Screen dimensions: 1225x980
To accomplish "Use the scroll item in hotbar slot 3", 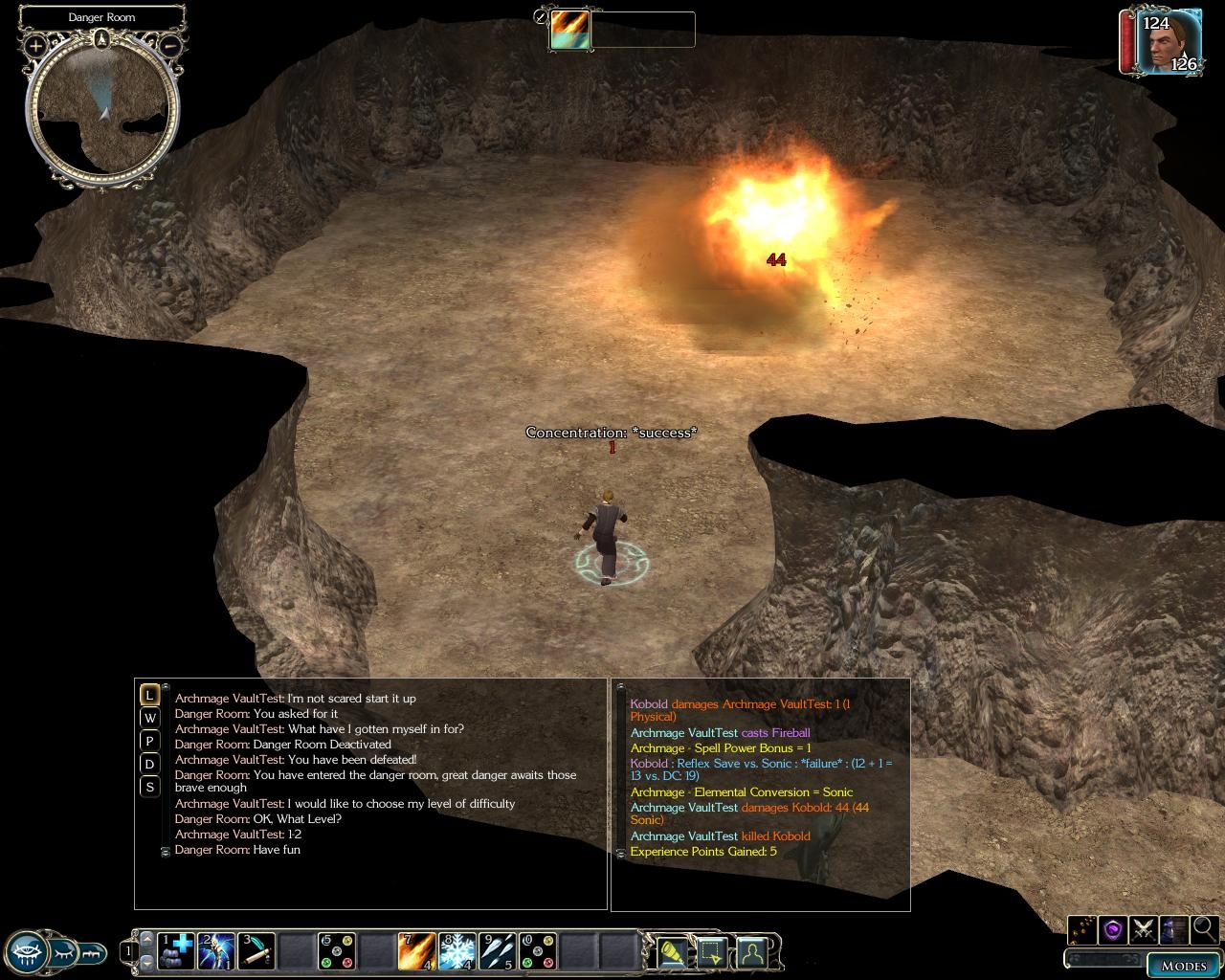I will [x=256, y=951].
